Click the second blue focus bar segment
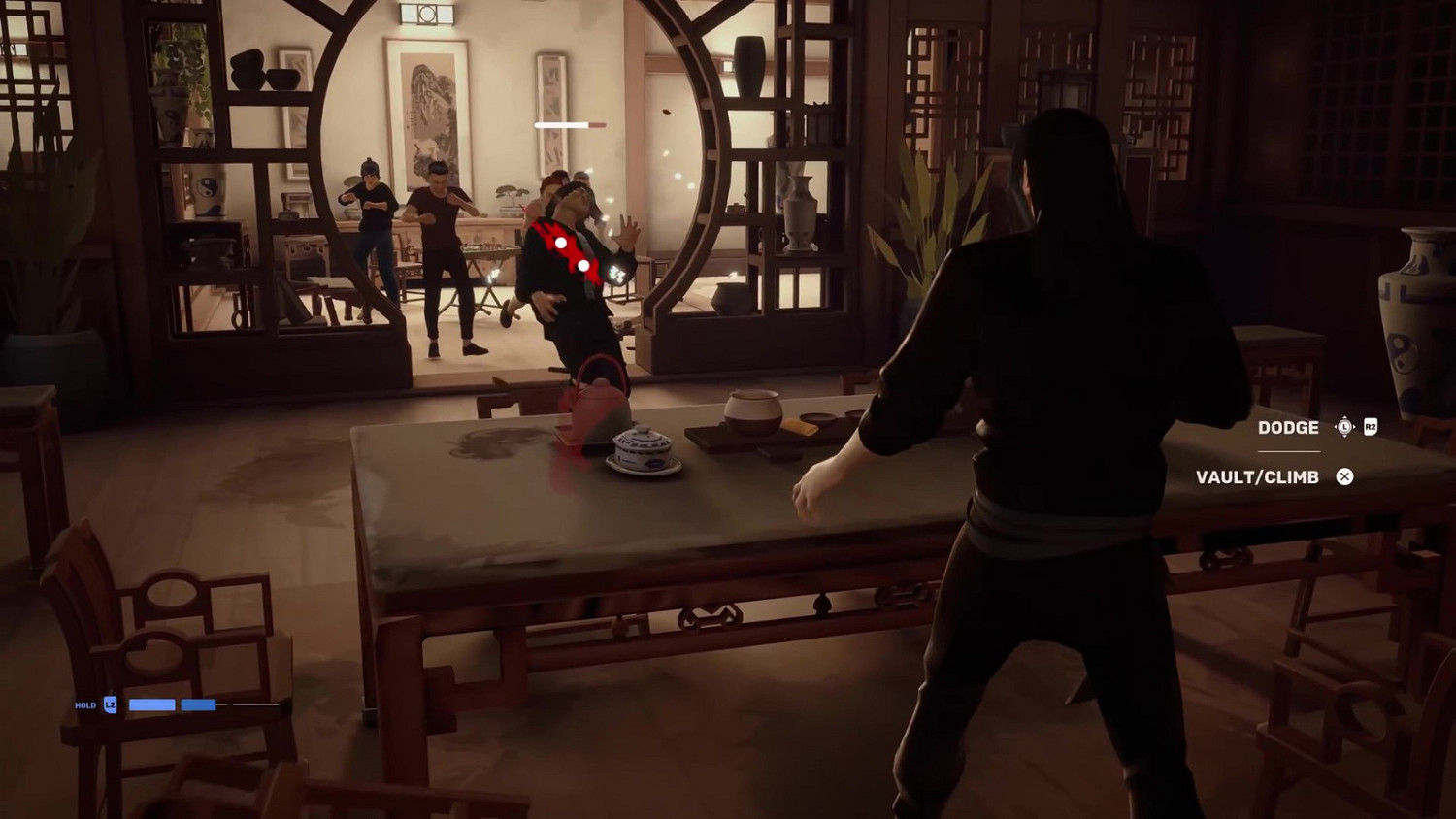1456x819 pixels. pos(198,705)
